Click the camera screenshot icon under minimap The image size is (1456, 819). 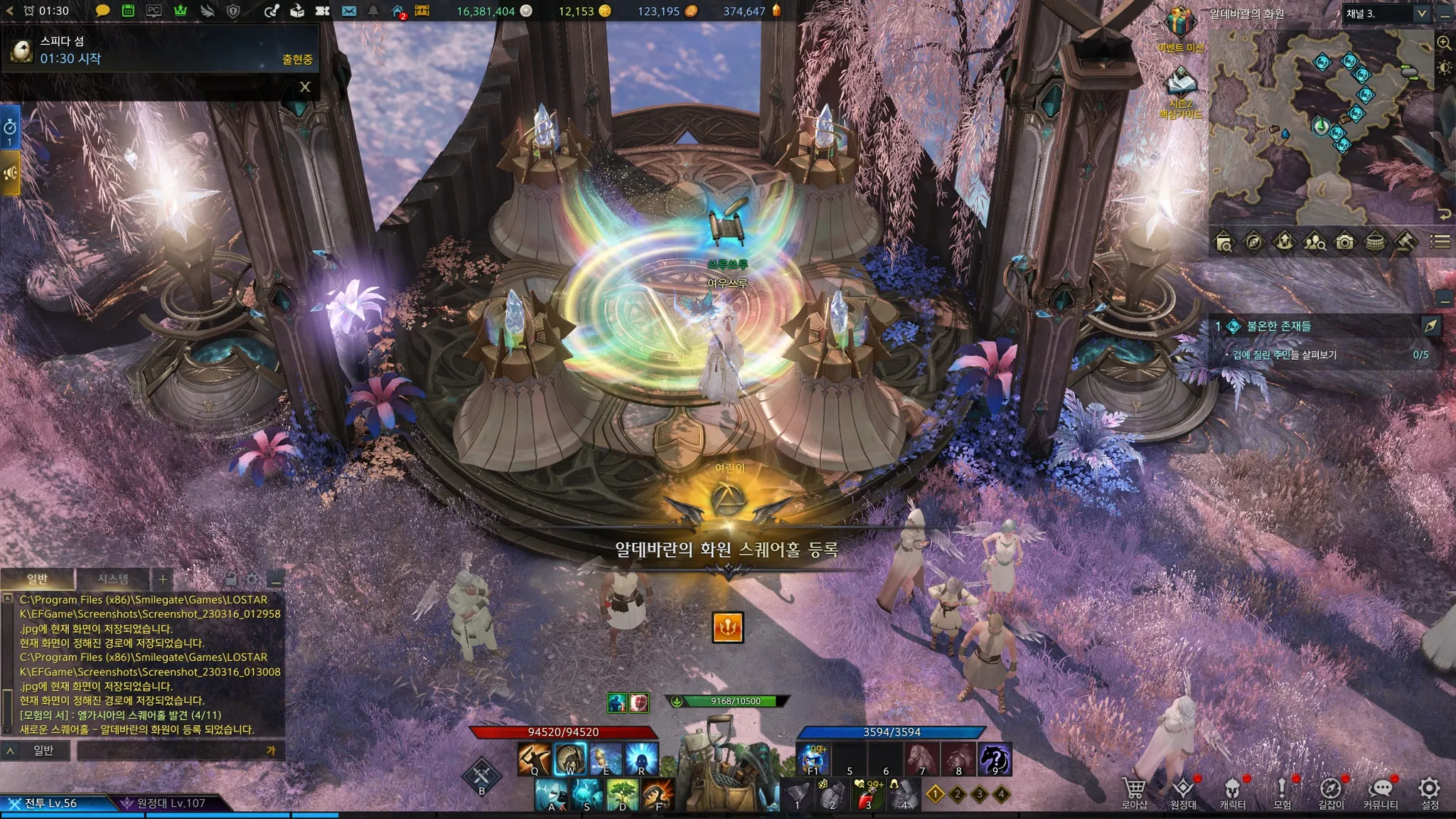[1344, 242]
